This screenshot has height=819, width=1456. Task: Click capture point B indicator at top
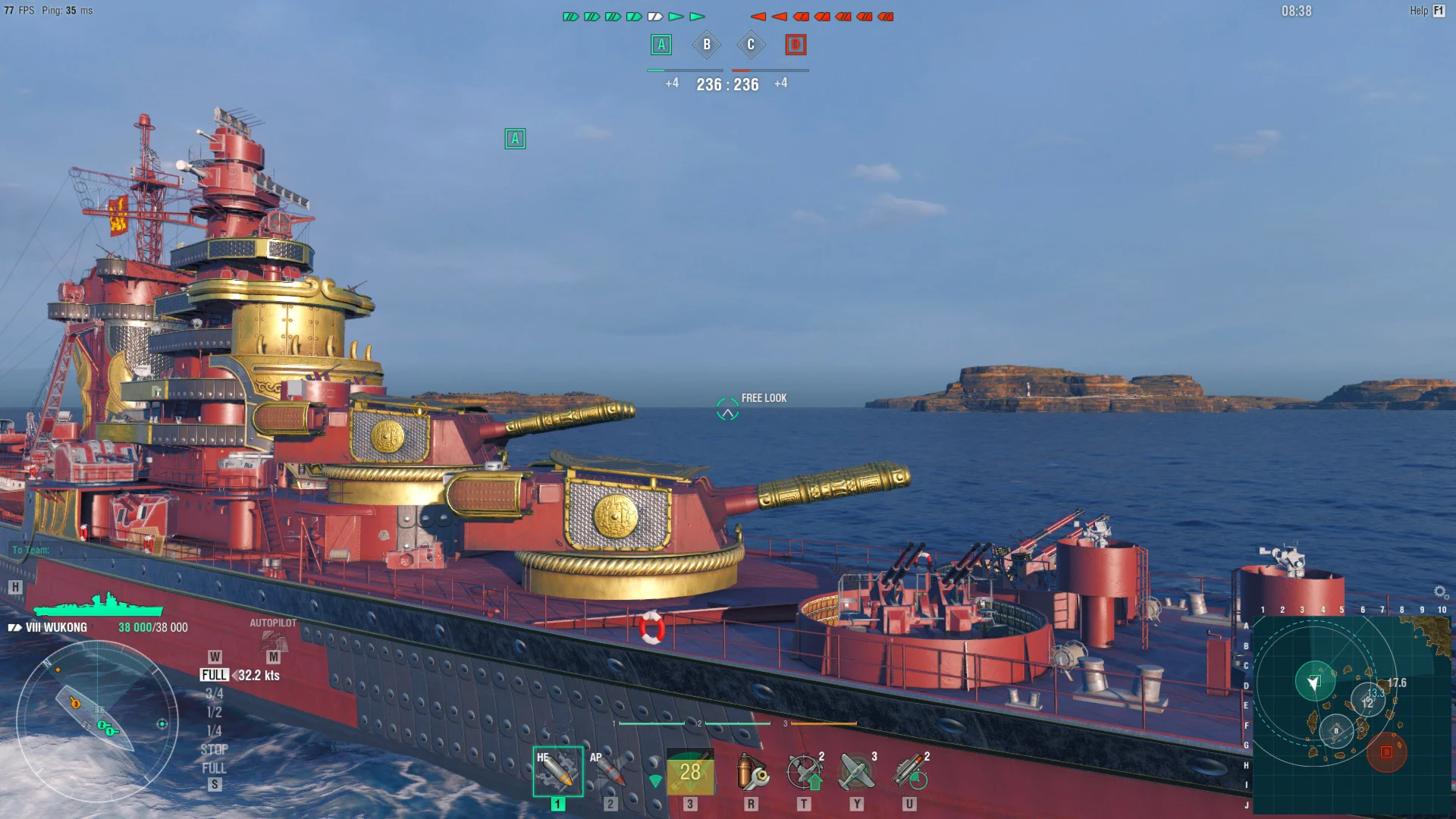point(706,45)
